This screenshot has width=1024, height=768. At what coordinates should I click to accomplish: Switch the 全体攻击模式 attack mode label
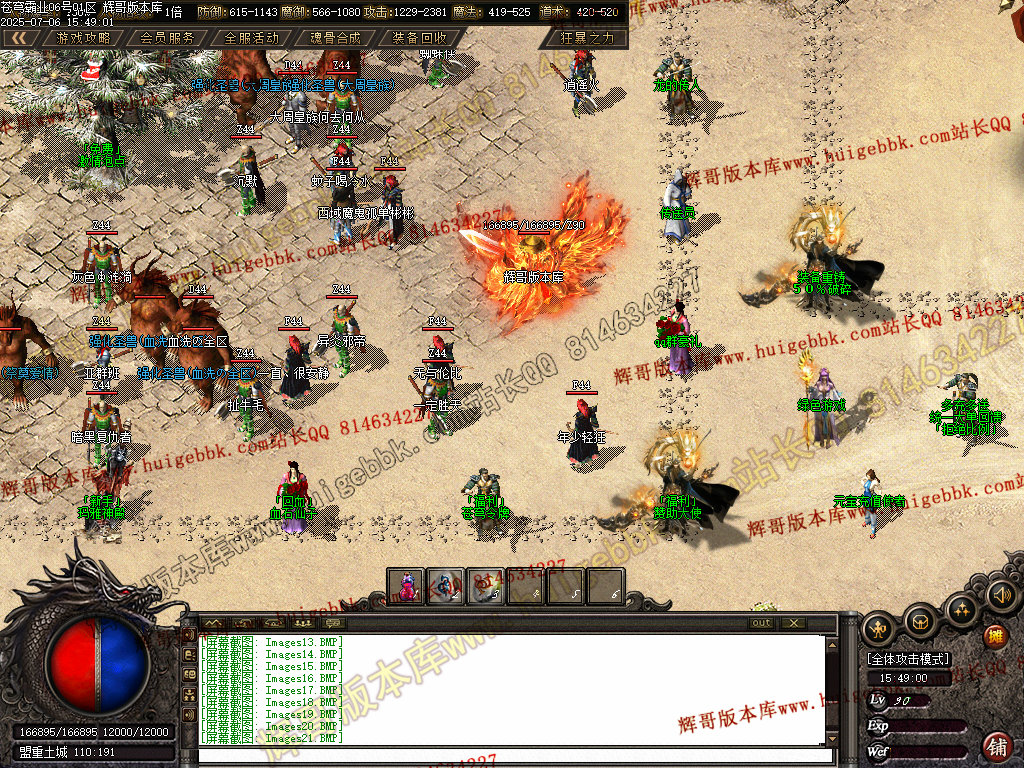[907, 659]
